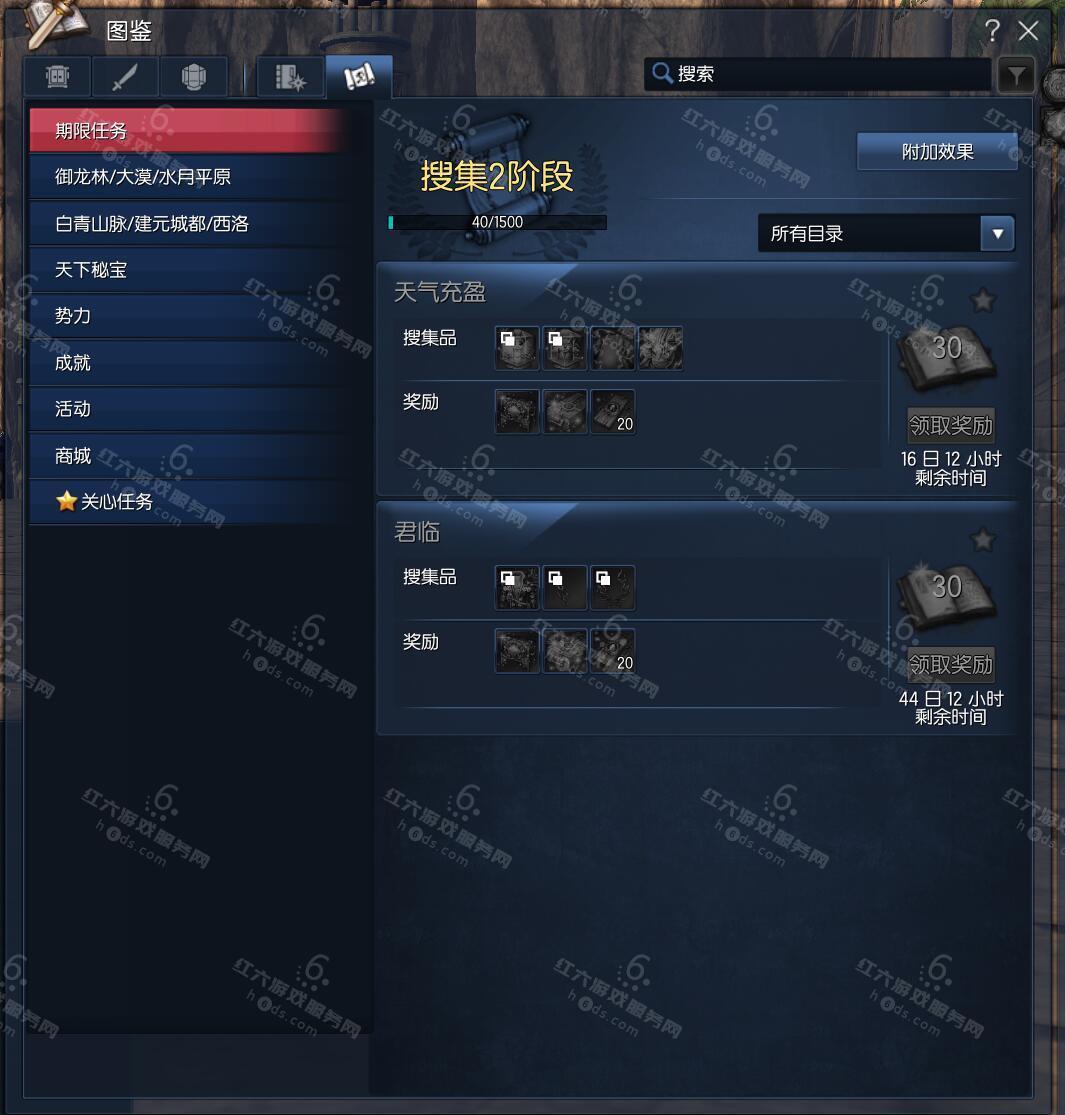This screenshot has height=1115, width=1065.
Task: Claim the 君临 reward via 领取奖励
Action: pos(950,664)
